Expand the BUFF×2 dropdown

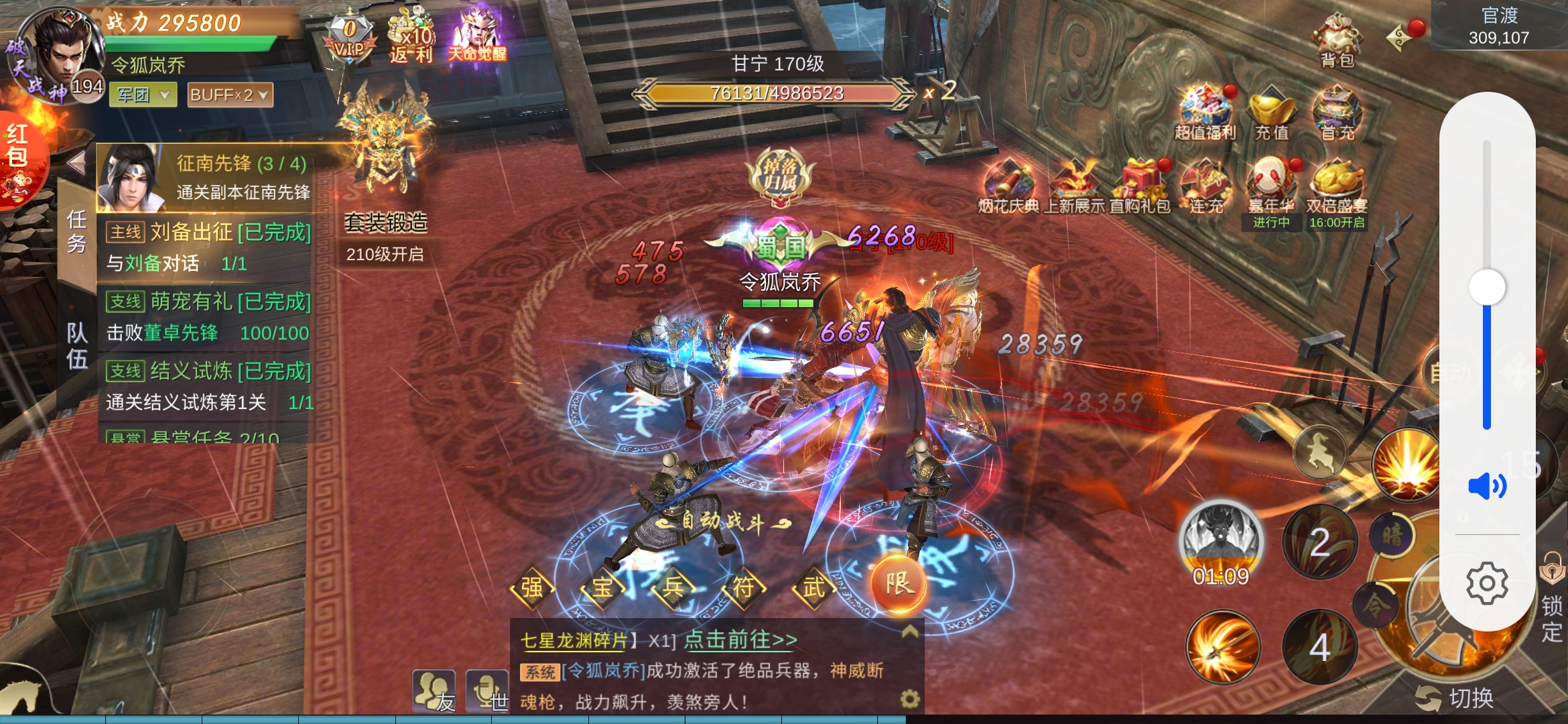pyautogui.click(x=230, y=95)
